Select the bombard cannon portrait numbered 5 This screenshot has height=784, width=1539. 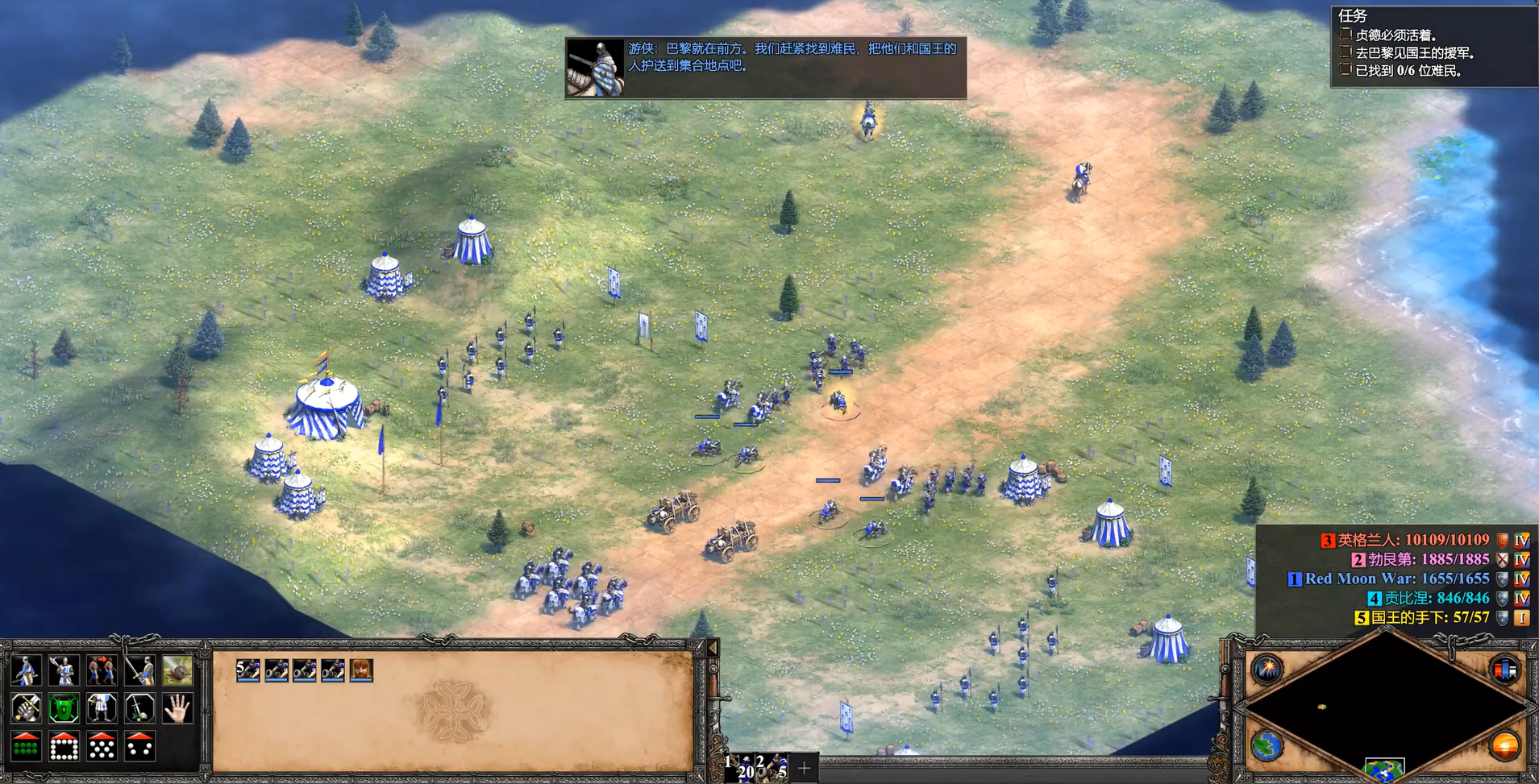[x=248, y=670]
